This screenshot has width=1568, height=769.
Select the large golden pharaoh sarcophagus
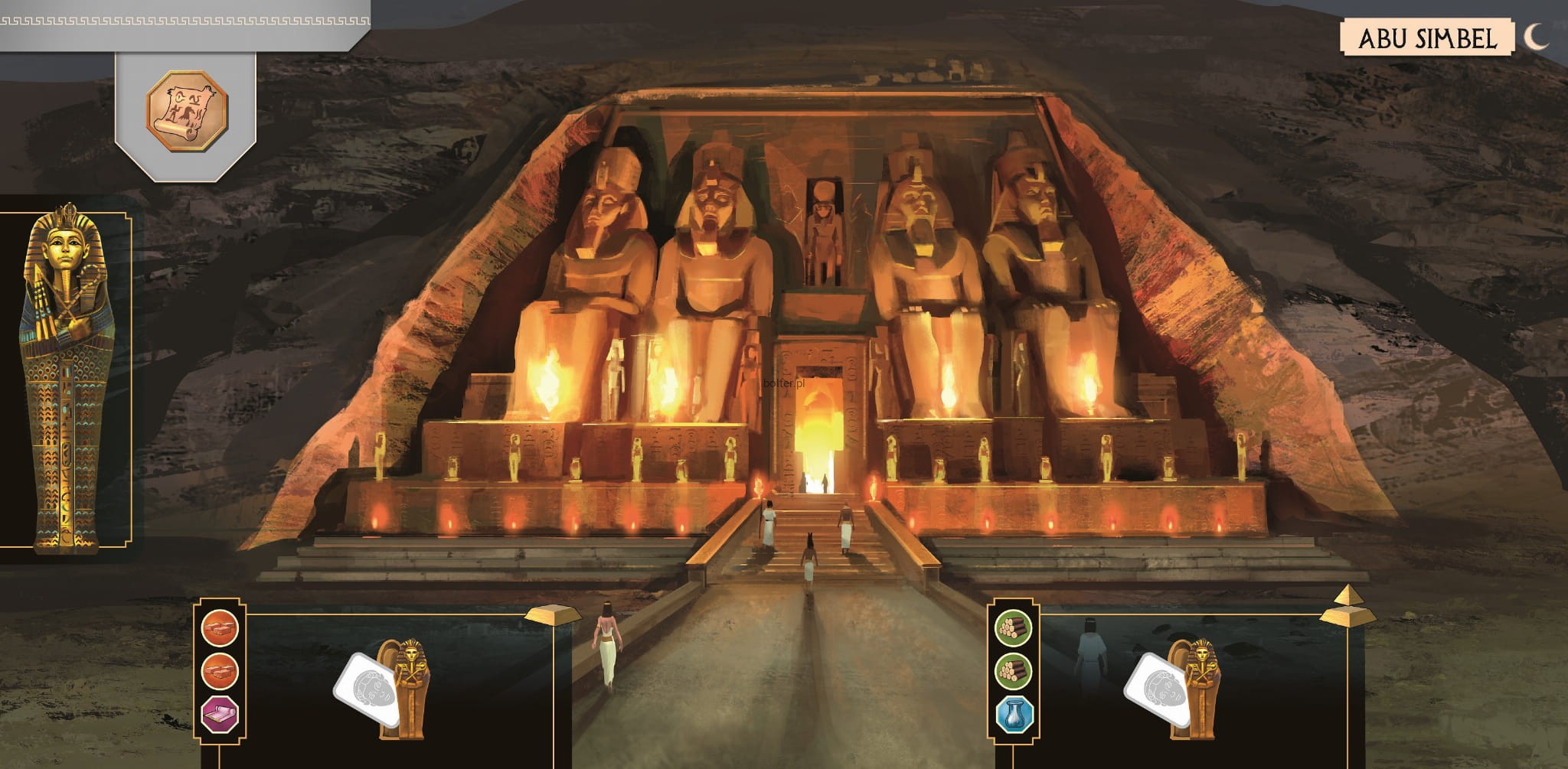pyautogui.click(x=67, y=377)
